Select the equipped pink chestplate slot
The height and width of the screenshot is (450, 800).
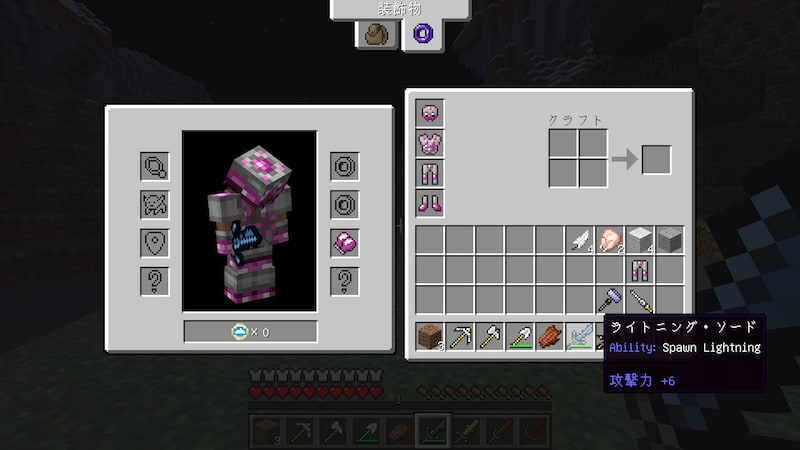click(430, 143)
